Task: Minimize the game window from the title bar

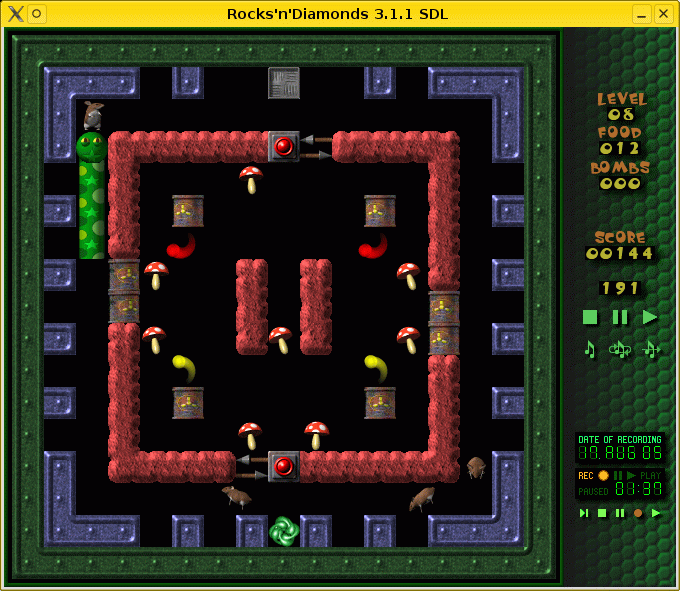Action: [x=641, y=13]
